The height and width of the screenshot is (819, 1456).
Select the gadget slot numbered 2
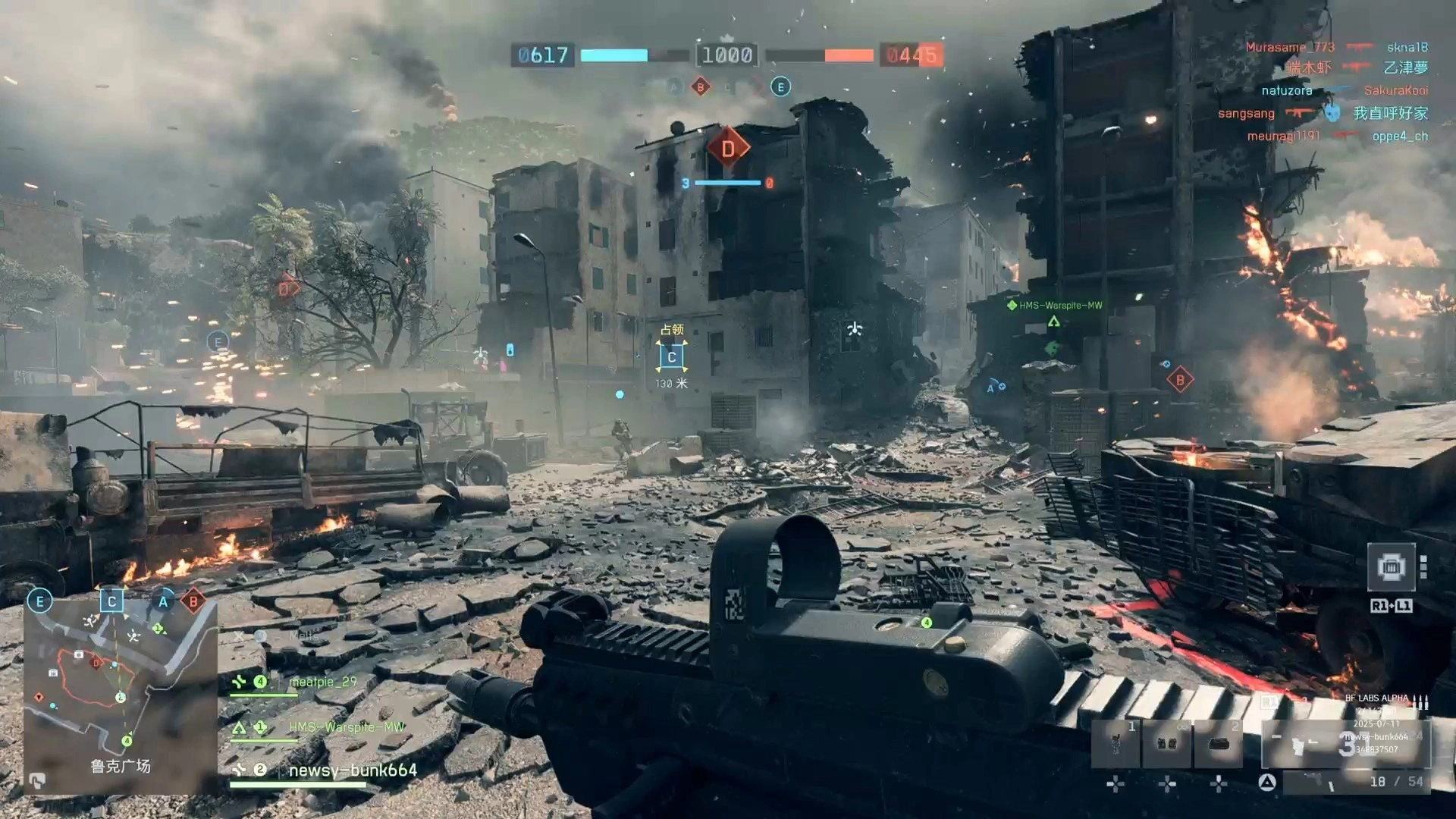pyautogui.click(x=1219, y=744)
